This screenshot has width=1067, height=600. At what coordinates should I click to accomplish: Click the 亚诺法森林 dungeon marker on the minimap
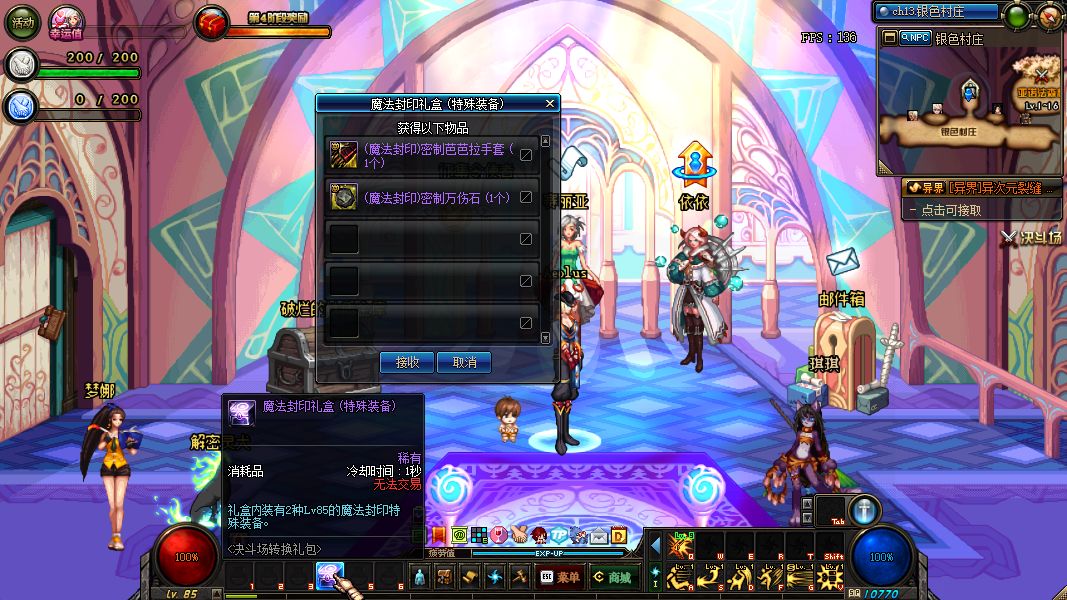point(1040,74)
